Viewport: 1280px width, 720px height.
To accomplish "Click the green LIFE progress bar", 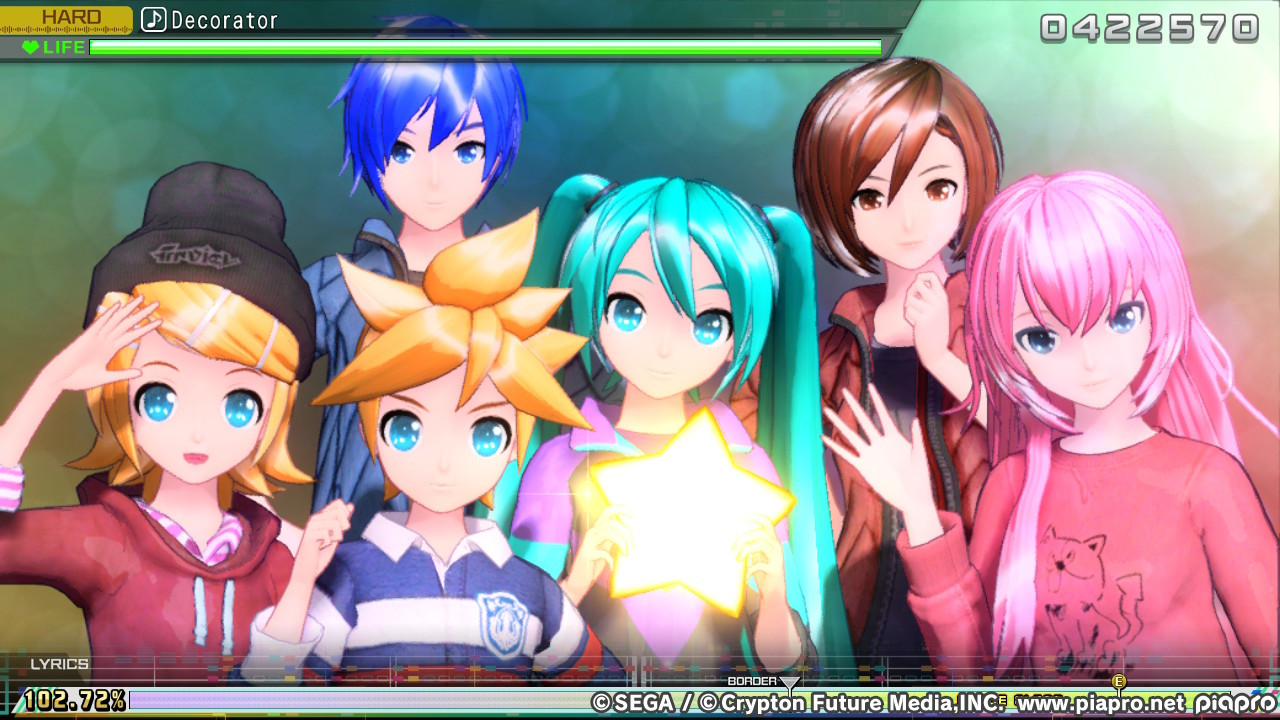I will pos(480,45).
